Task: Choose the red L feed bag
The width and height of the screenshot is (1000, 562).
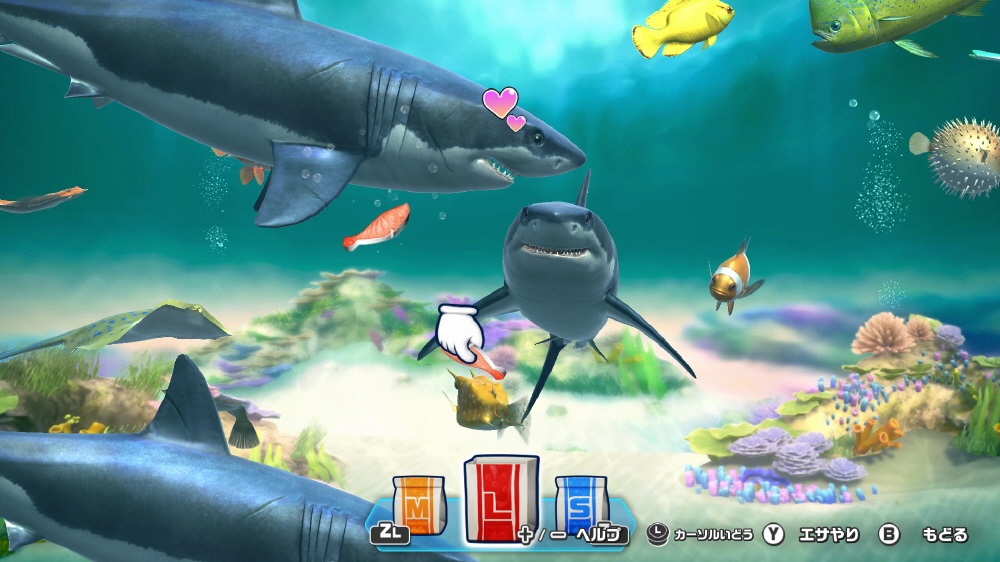Action: click(x=500, y=499)
